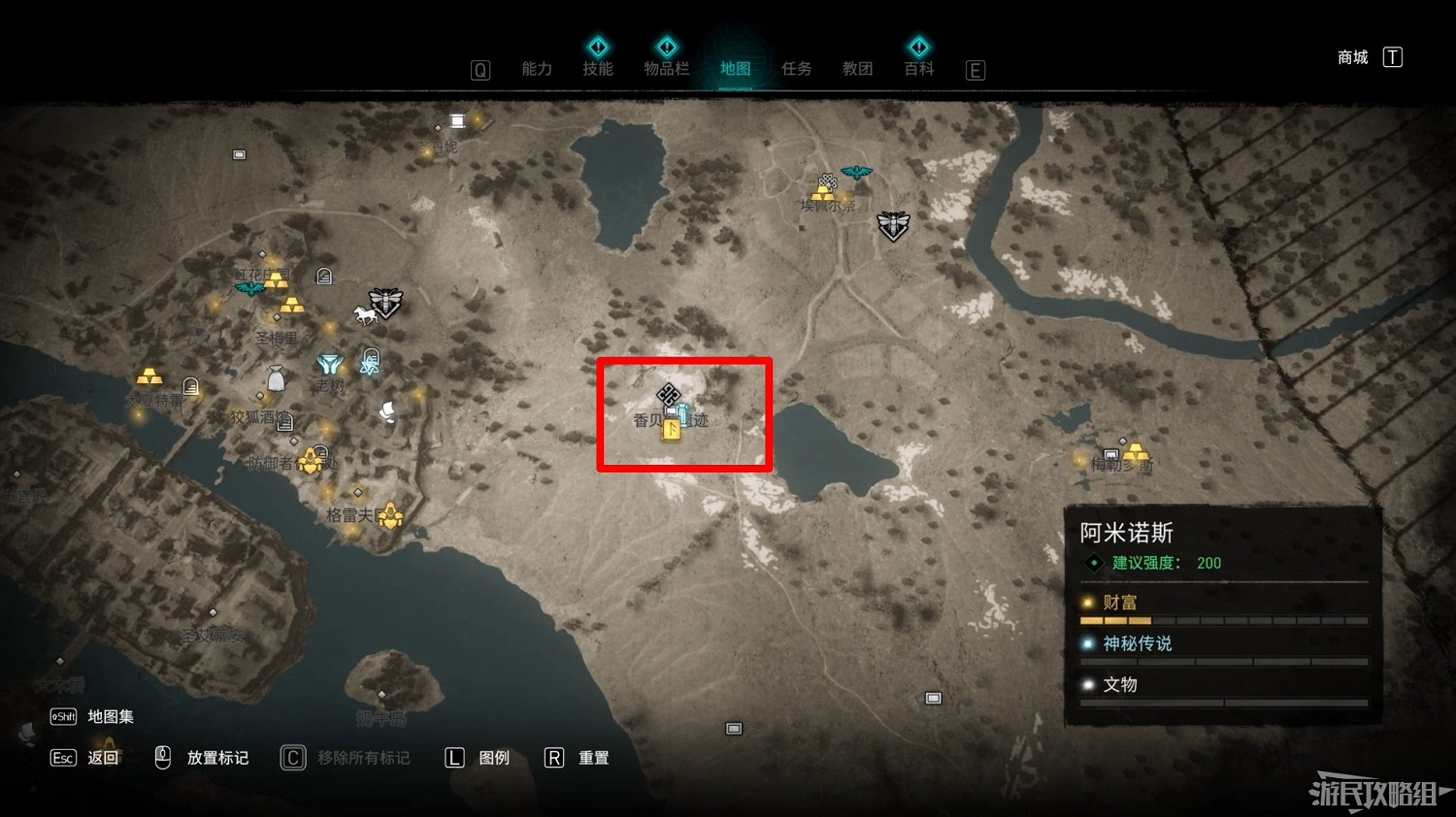Viewport: 1456px width, 817px height.
Task: Expand the 百科 encyclopedia section
Action: [917, 68]
